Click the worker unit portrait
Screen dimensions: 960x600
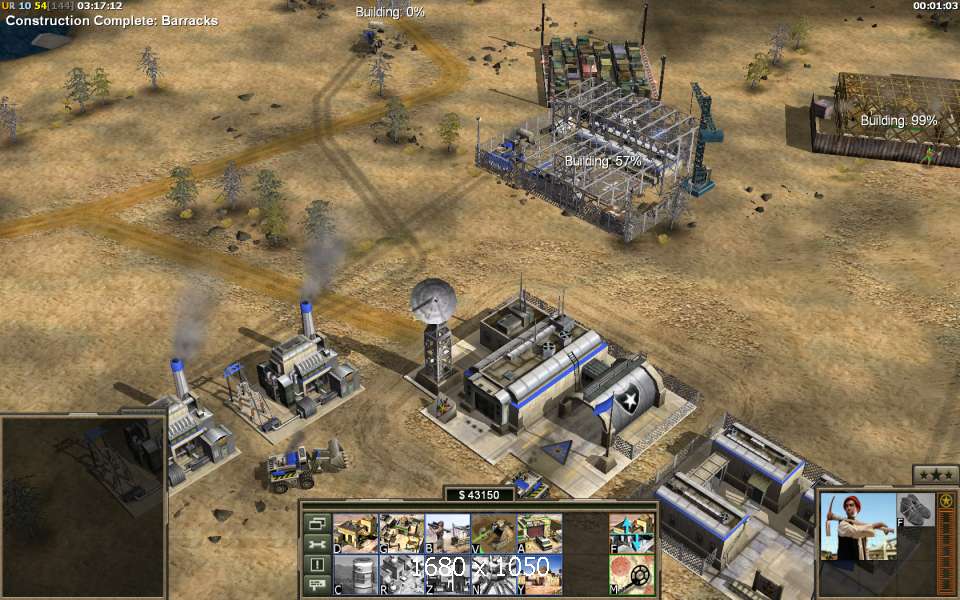[x=857, y=526]
